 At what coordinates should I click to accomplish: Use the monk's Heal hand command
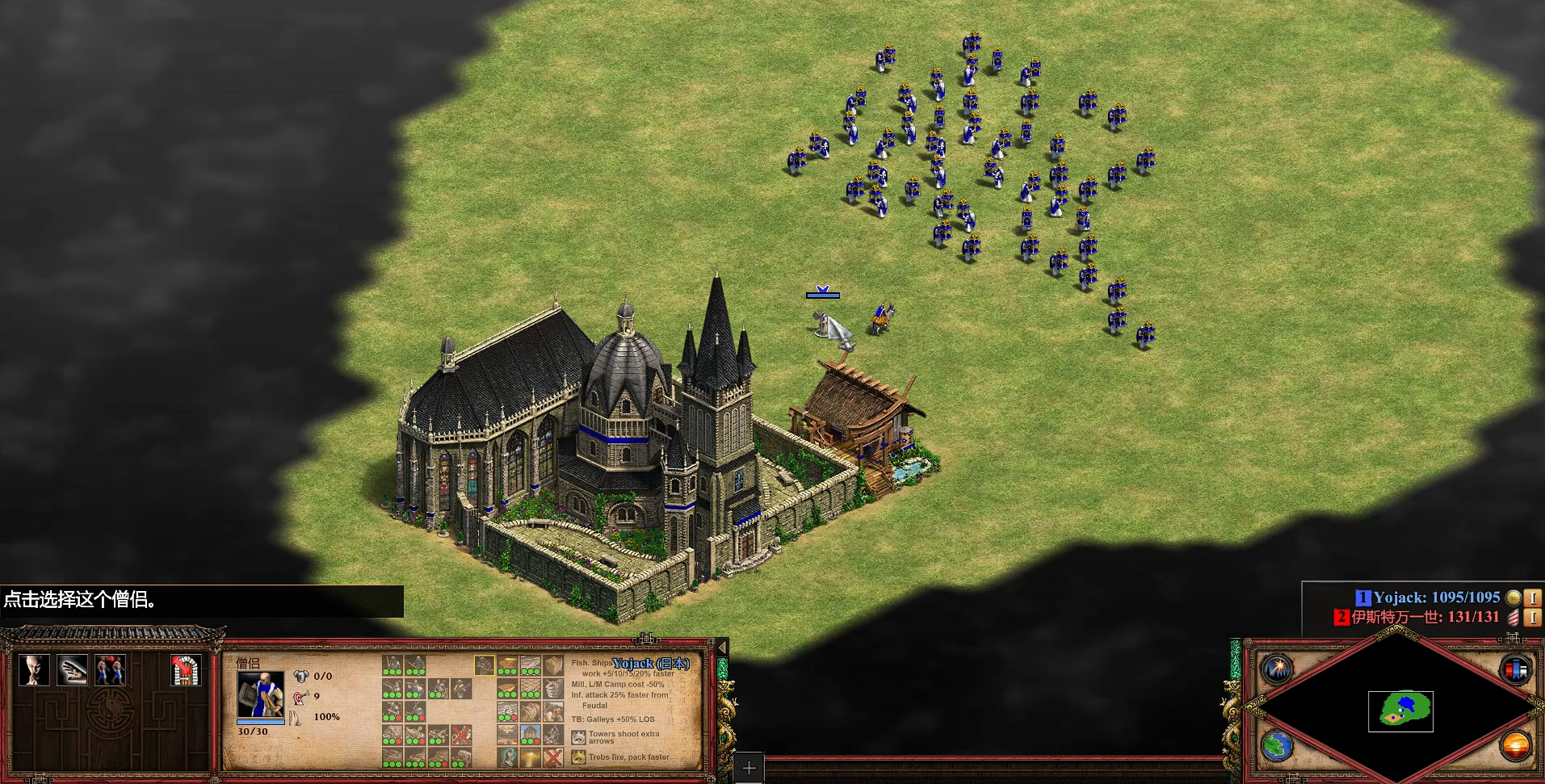coord(72,670)
